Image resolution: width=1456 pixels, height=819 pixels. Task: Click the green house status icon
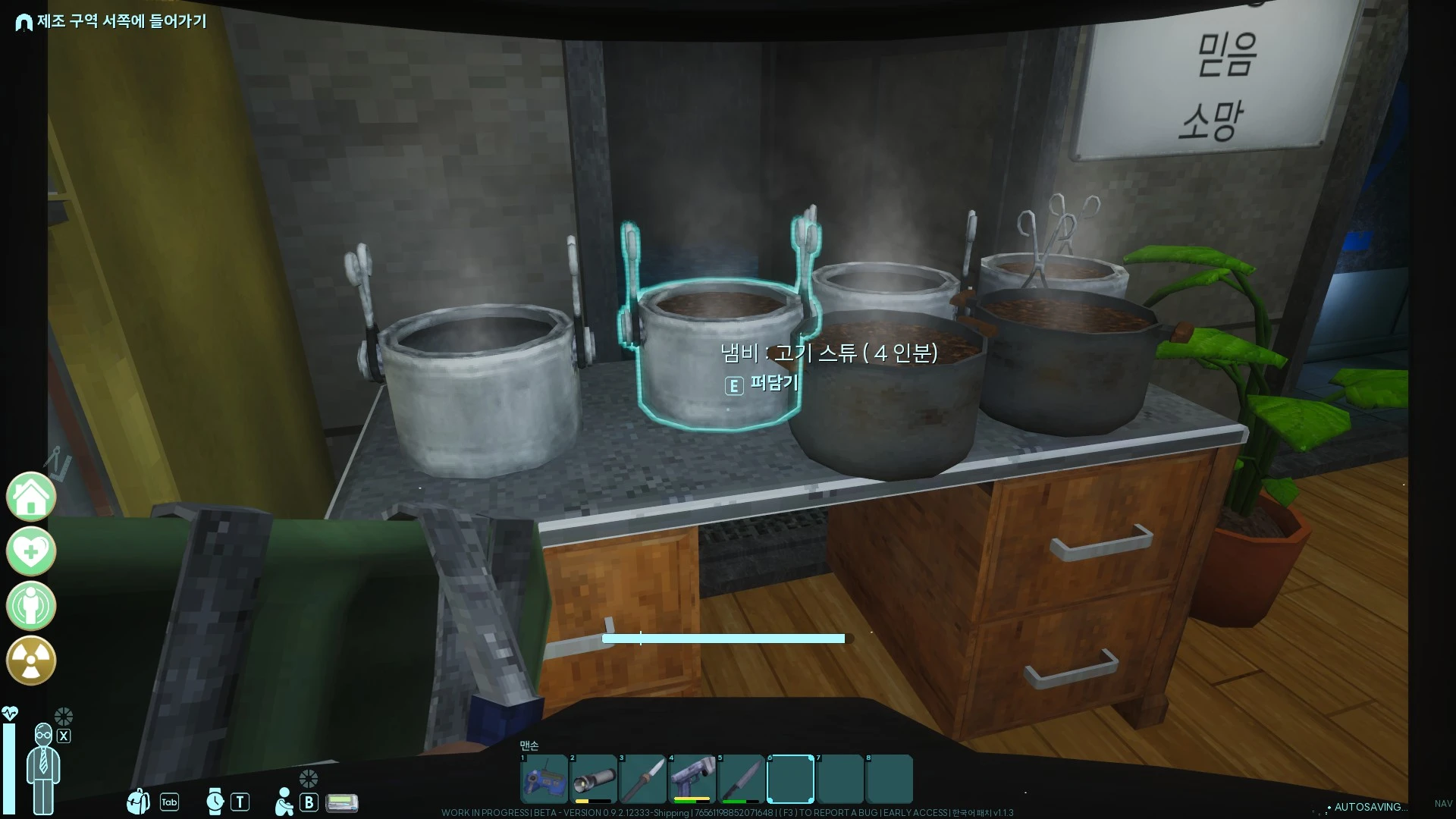31,497
